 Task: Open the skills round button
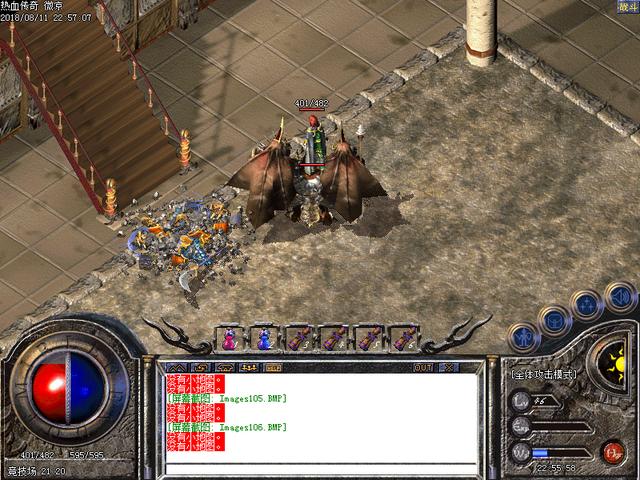point(587,302)
